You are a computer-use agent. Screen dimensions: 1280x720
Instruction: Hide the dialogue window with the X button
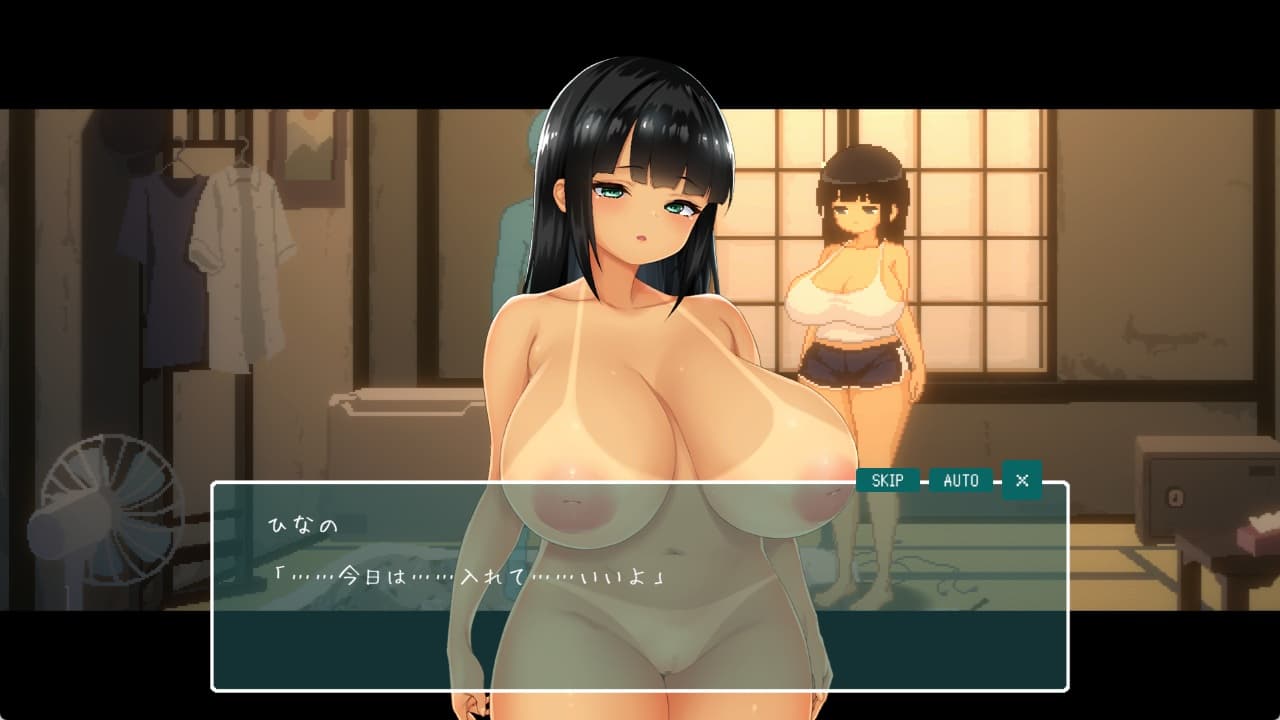pyautogui.click(x=1022, y=480)
